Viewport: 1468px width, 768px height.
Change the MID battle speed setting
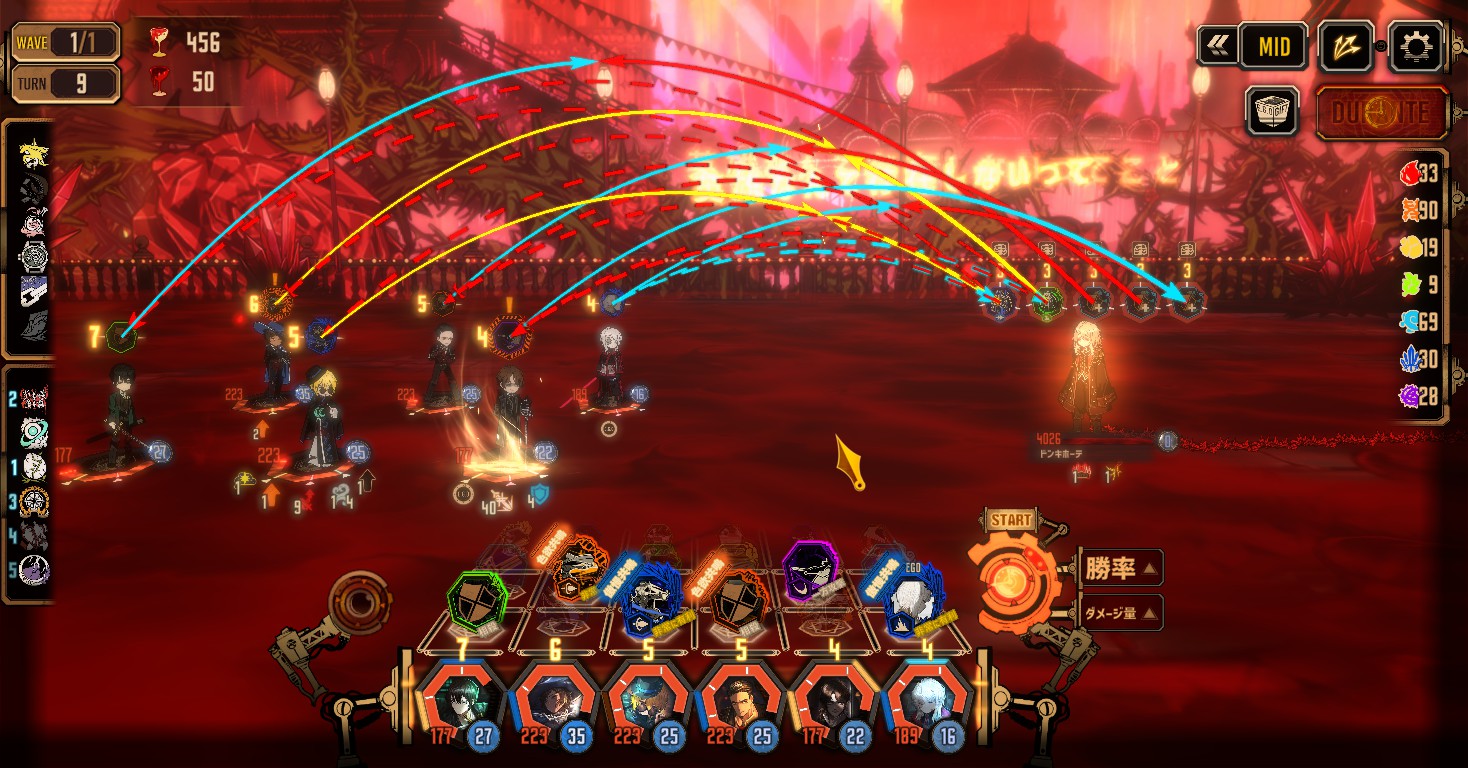click(1273, 46)
